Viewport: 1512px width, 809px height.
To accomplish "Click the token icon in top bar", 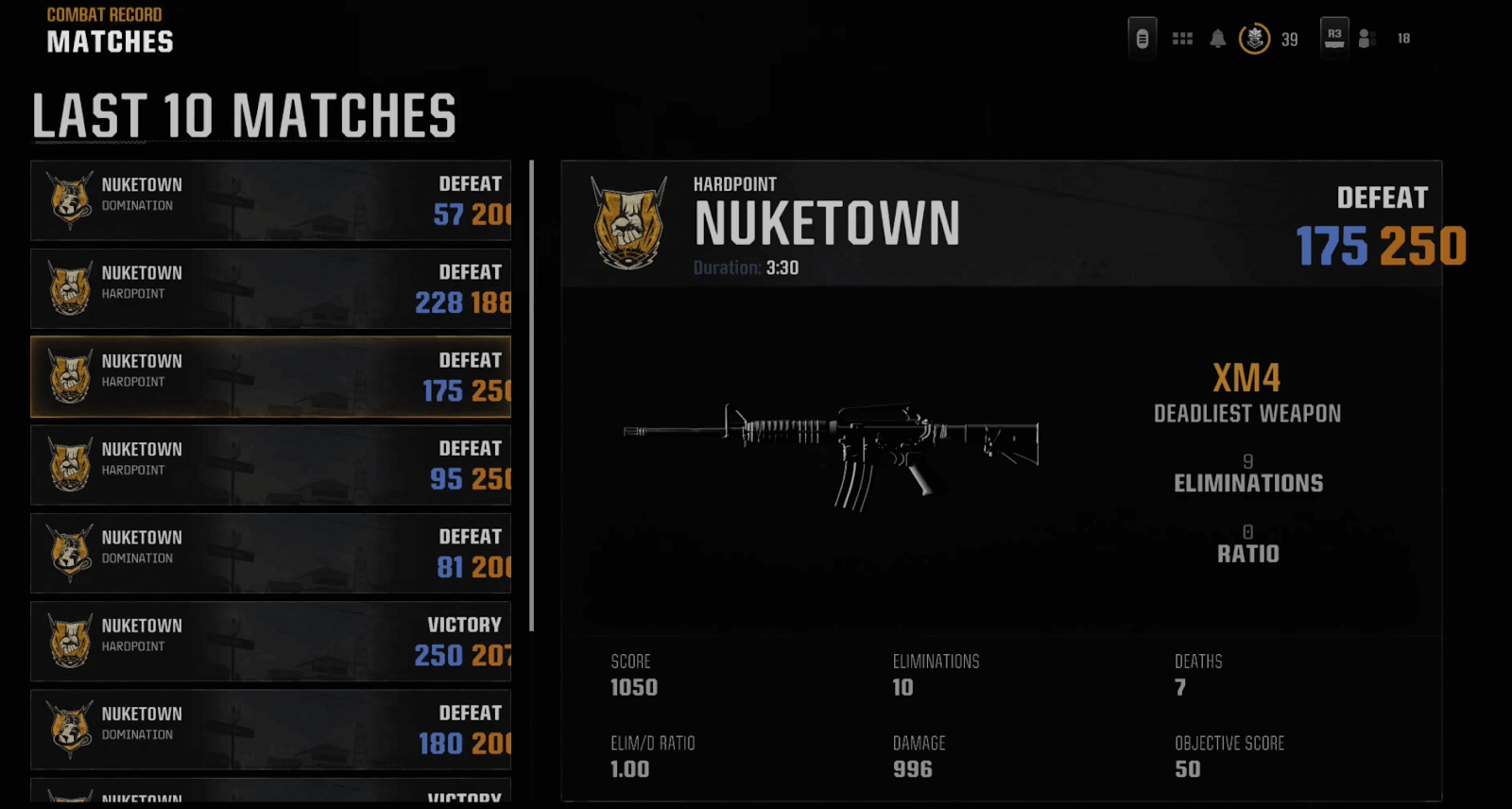I will 1143,39.
